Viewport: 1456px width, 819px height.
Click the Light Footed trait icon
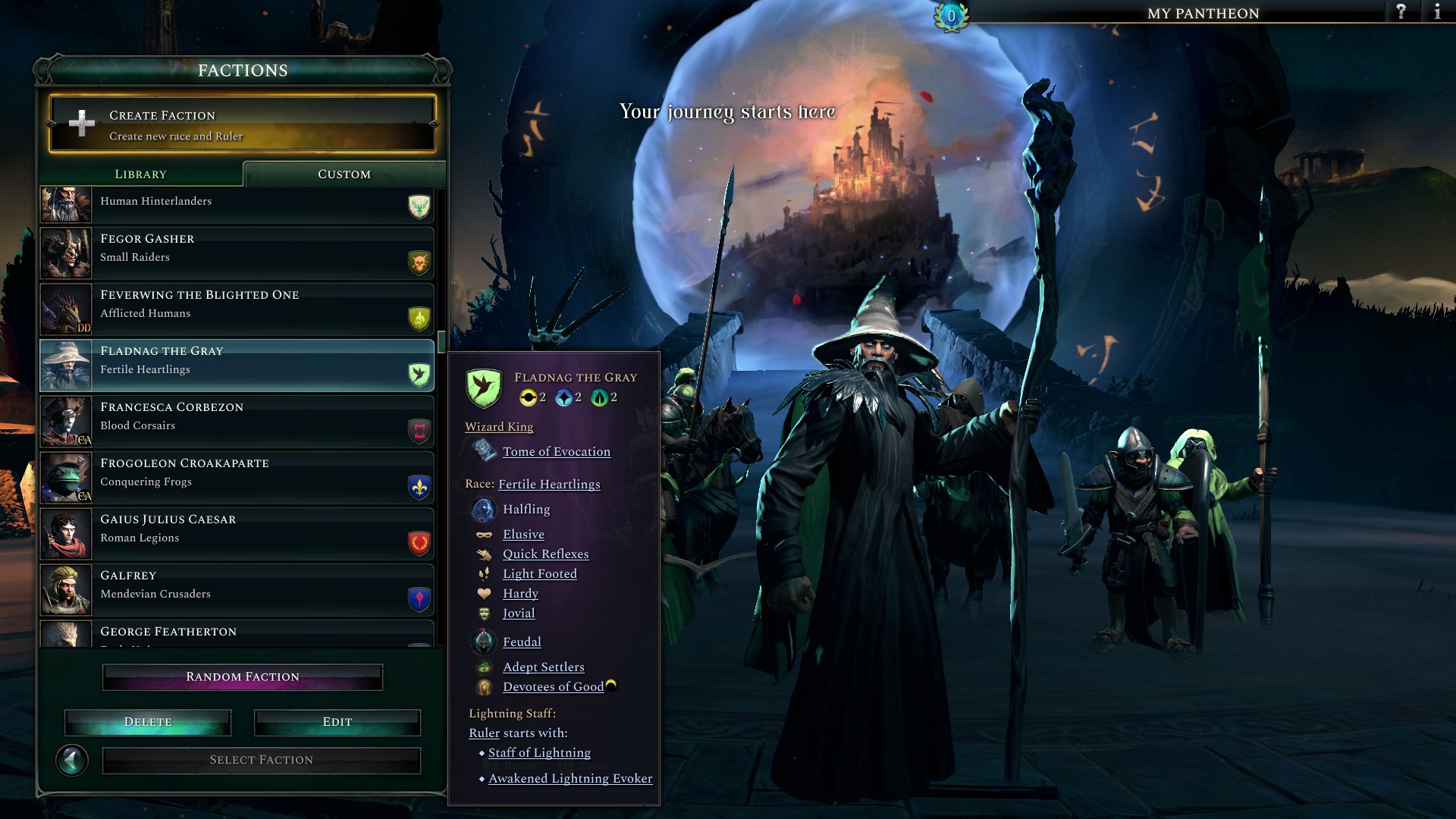(x=485, y=574)
